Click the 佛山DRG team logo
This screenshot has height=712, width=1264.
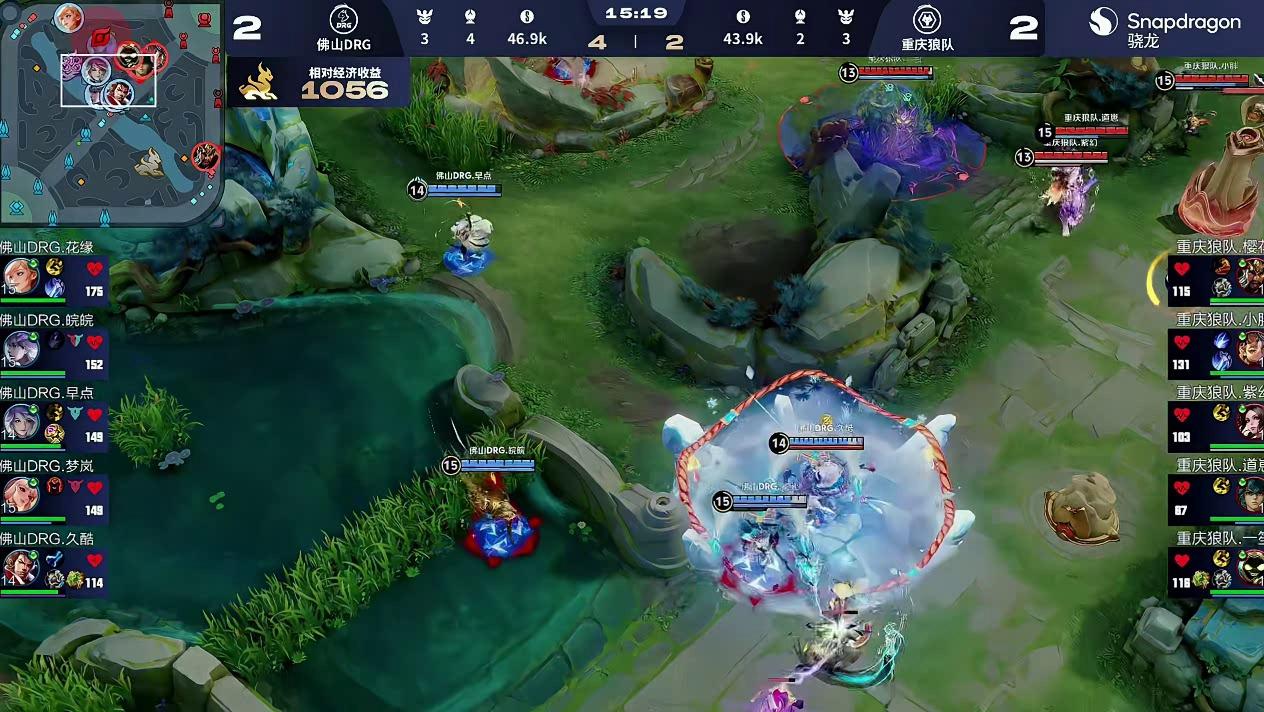tap(343, 19)
